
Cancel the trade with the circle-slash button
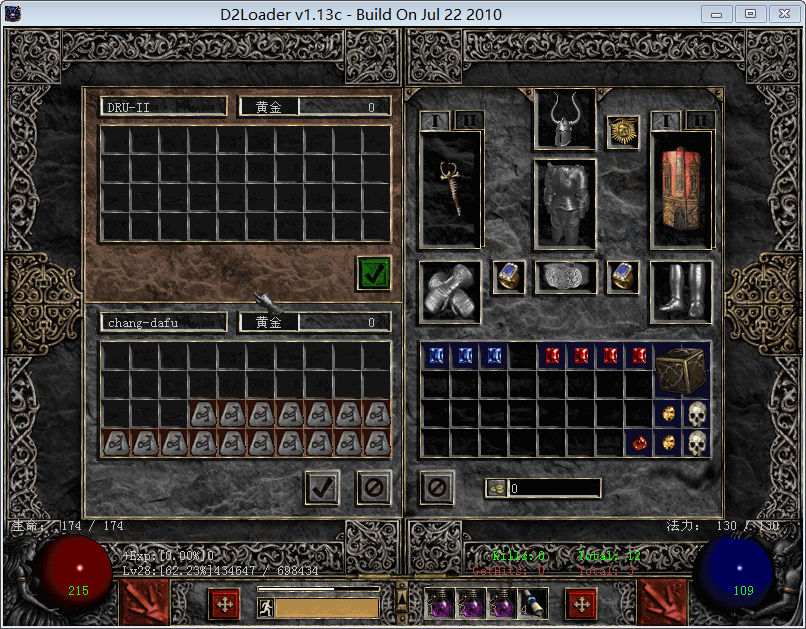pyautogui.click(x=375, y=488)
